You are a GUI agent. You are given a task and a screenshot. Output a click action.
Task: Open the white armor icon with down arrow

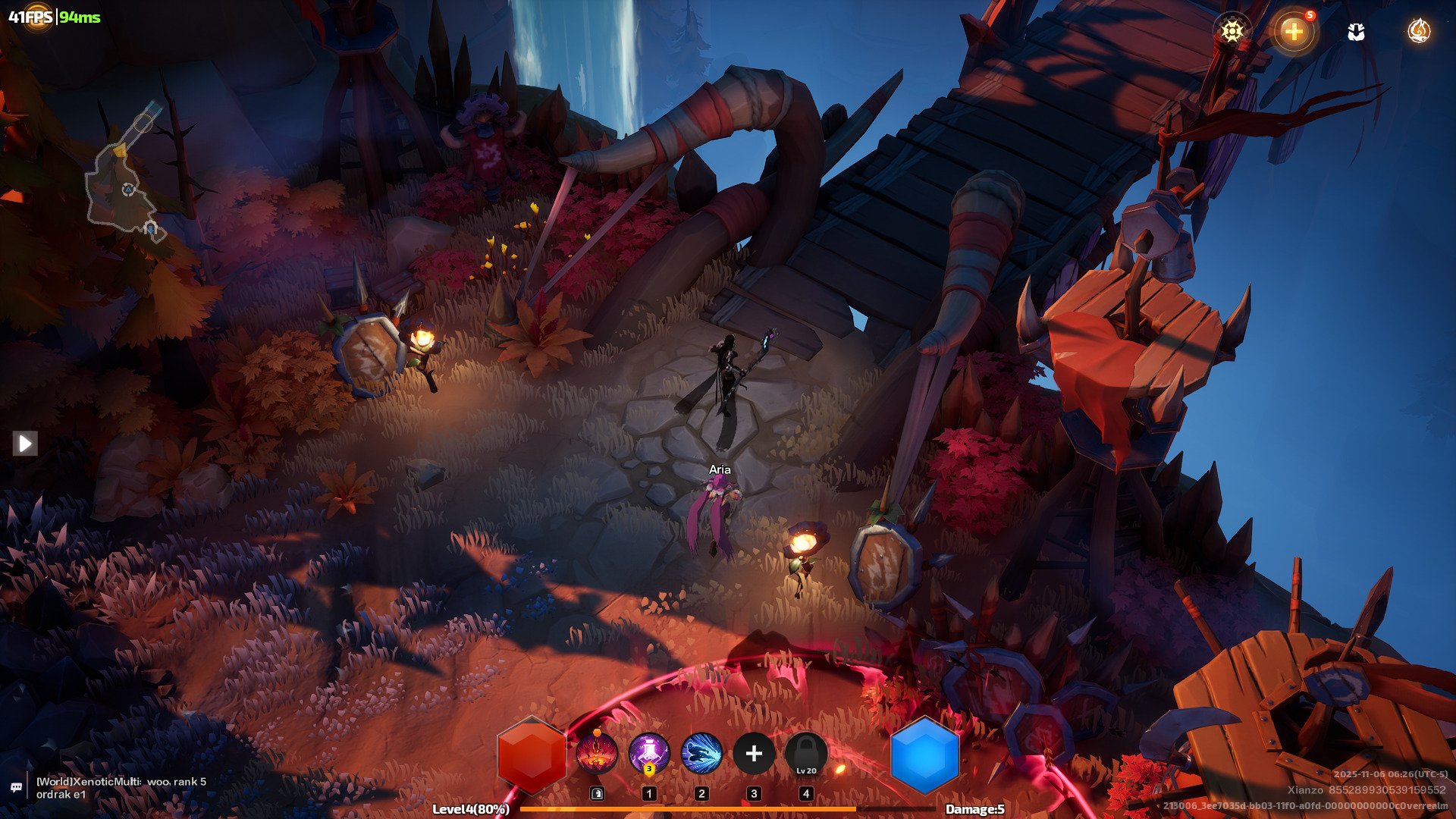pyautogui.click(x=1356, y=31)
